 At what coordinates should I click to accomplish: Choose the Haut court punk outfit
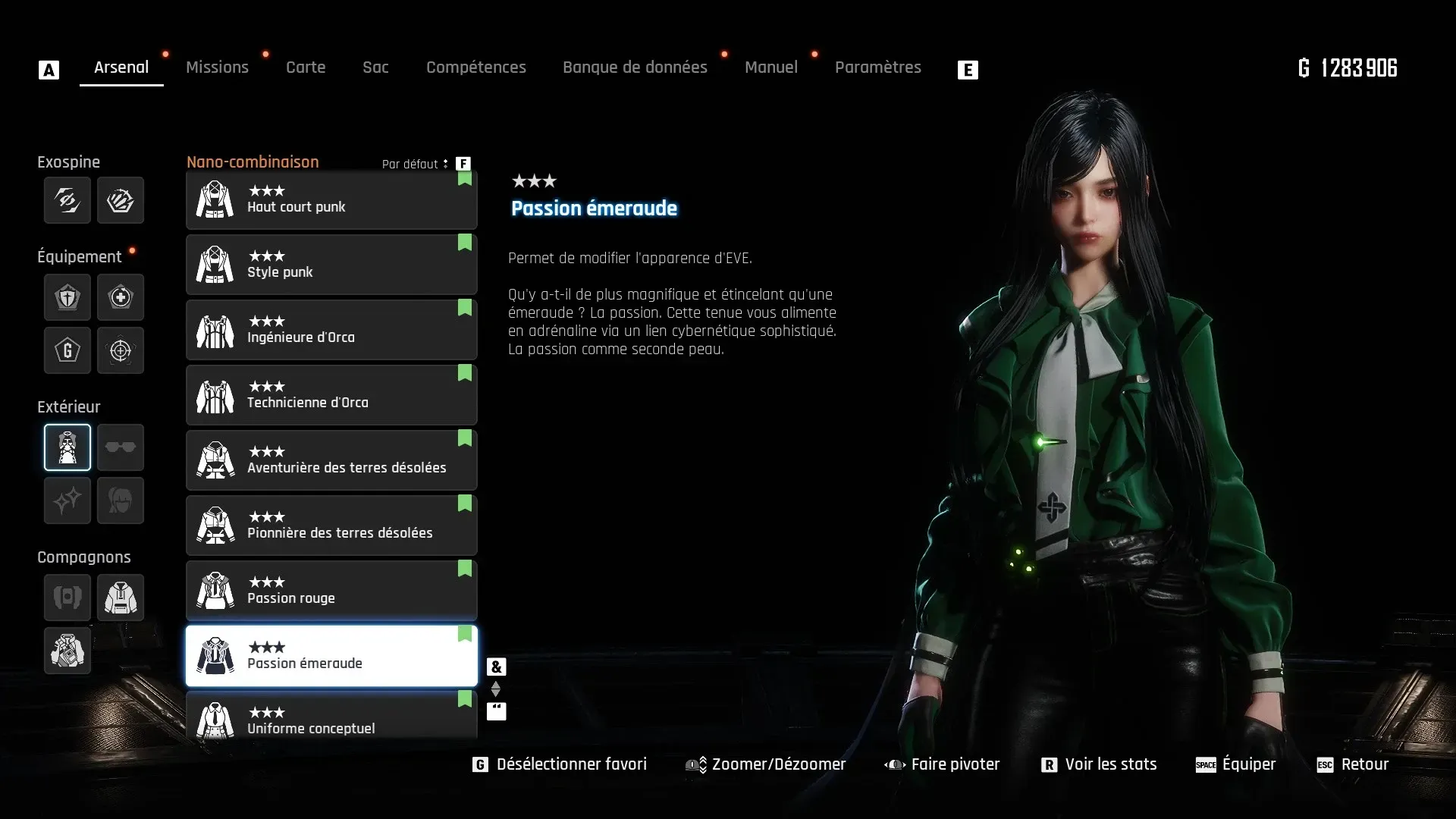pos(331,200)
